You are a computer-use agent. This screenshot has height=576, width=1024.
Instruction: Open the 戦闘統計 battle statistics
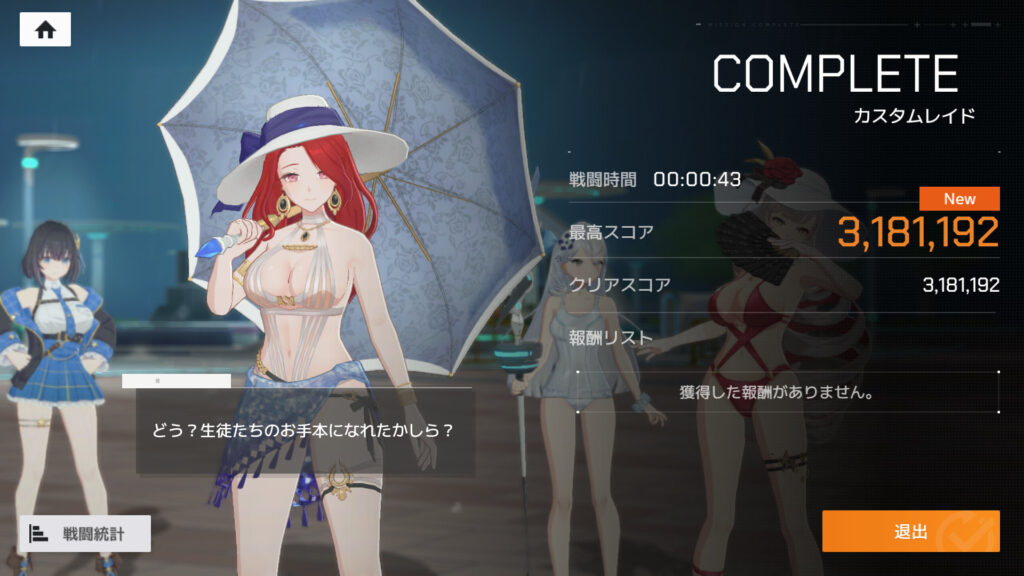point(84,534)
